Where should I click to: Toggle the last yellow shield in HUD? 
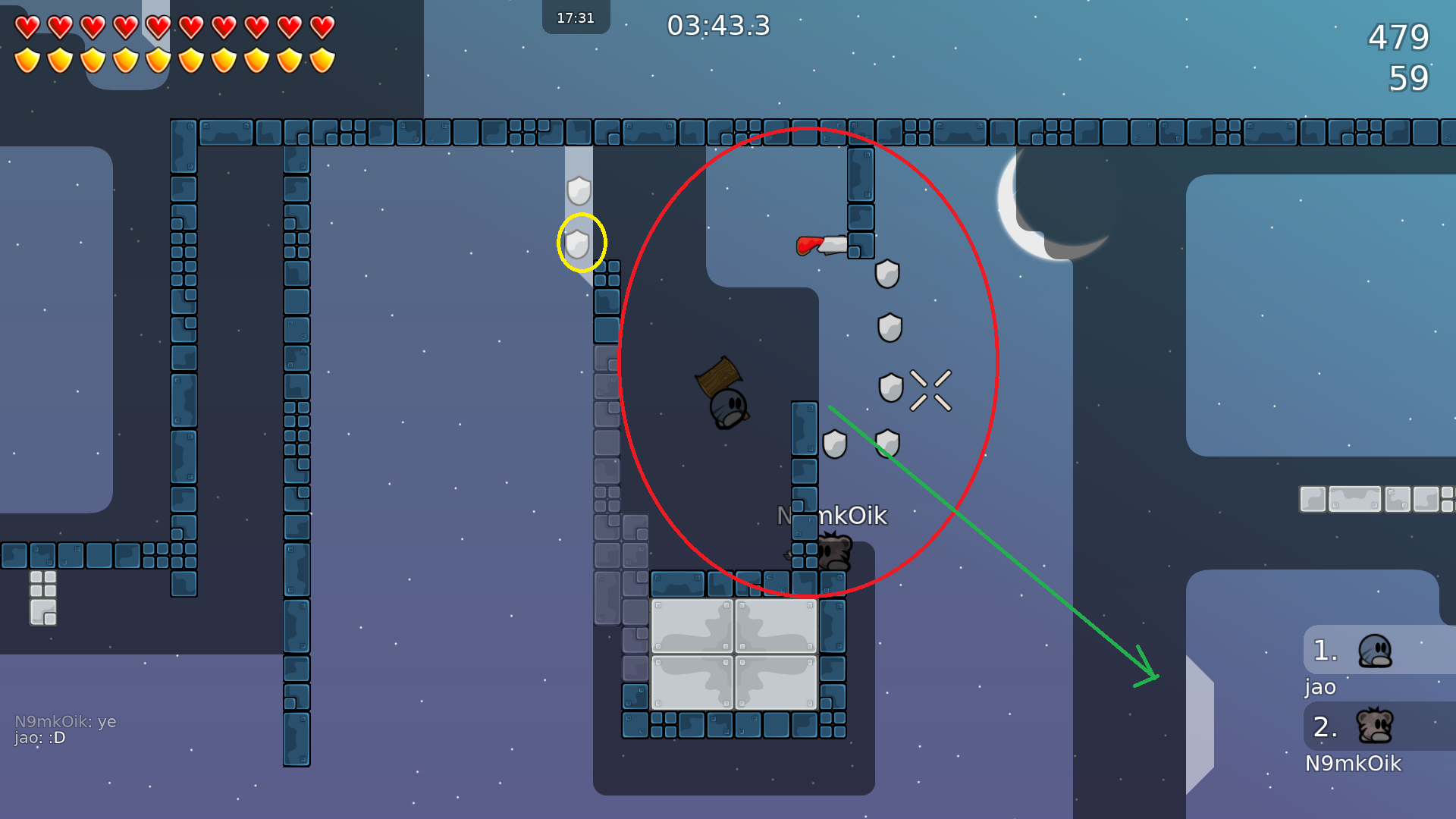322,60
